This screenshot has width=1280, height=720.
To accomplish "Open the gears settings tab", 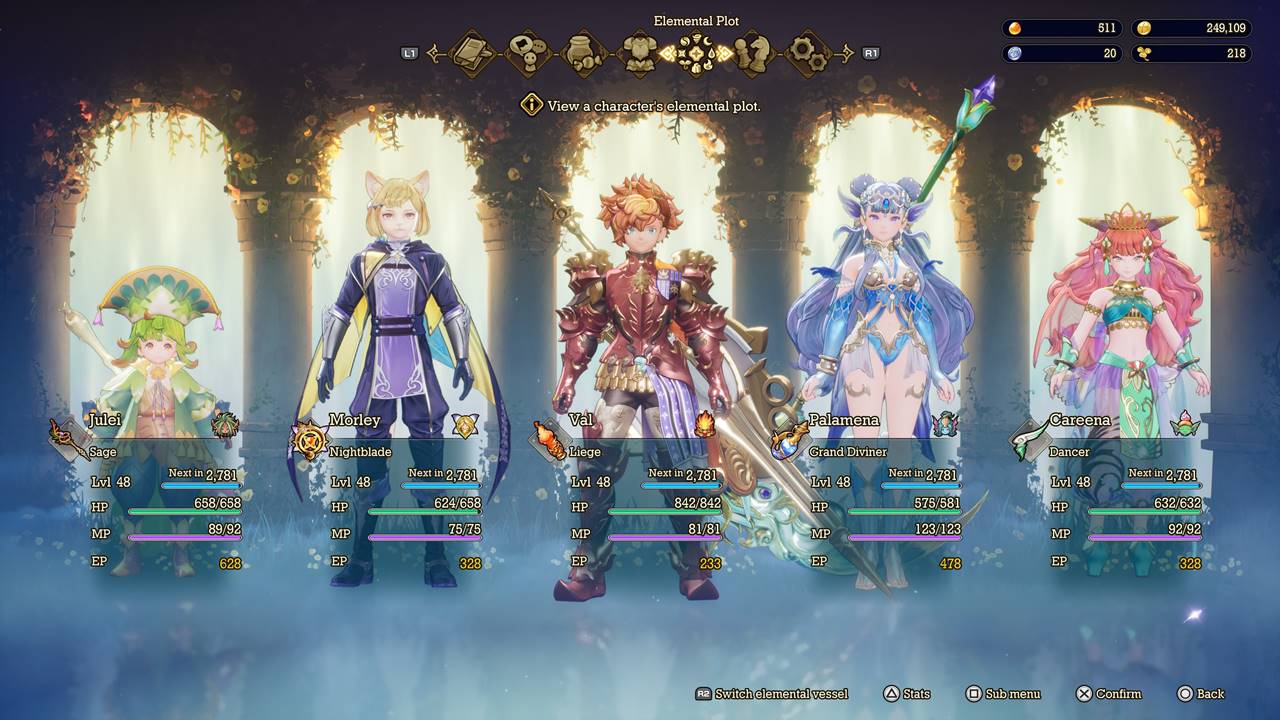I will click(x=807, y=53).
